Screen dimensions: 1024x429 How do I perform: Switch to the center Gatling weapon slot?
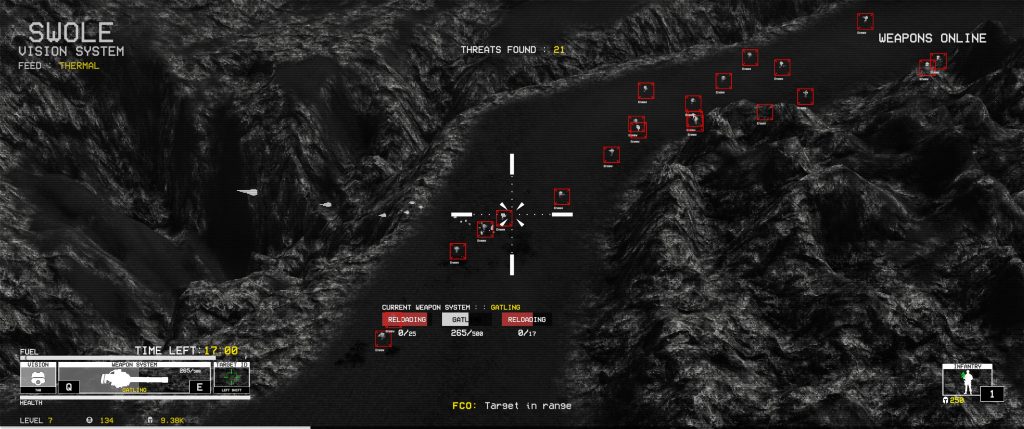pyautogui.click(x=461, y=319)
